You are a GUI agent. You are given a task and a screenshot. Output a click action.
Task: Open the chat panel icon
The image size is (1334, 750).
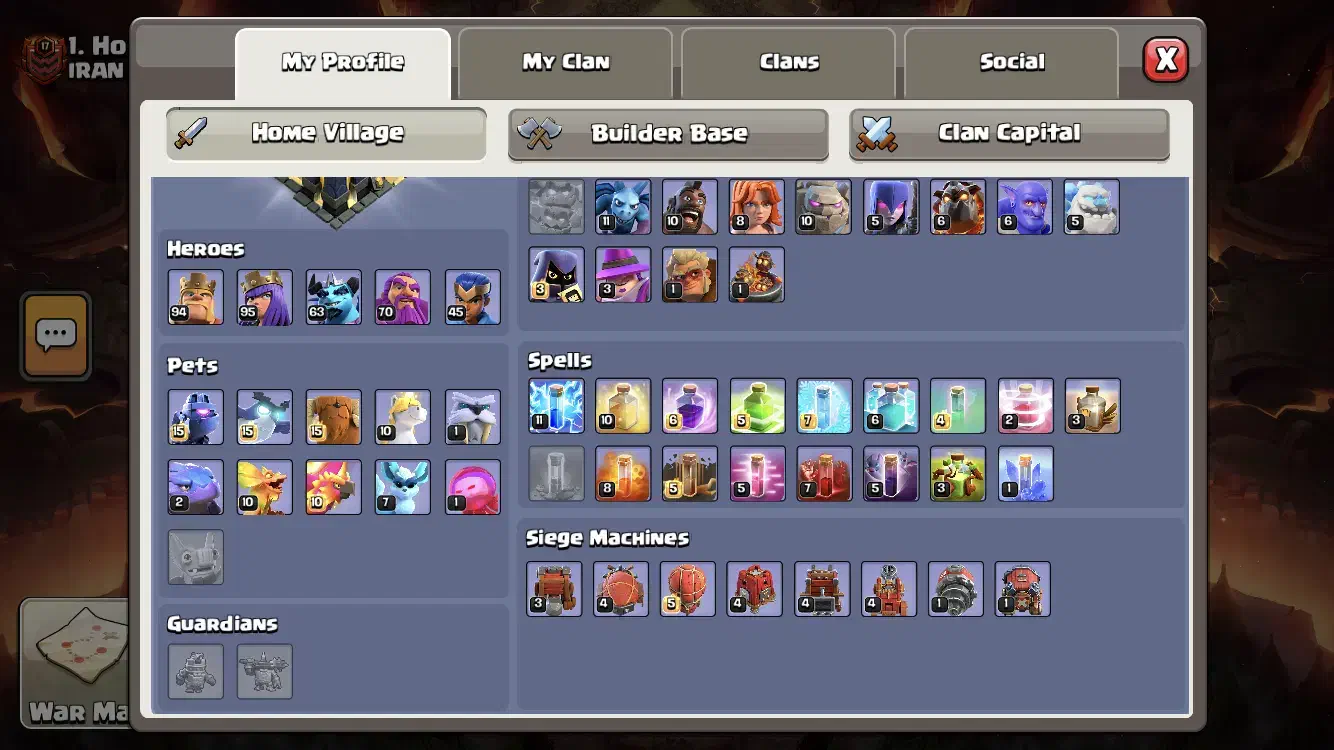56,336
